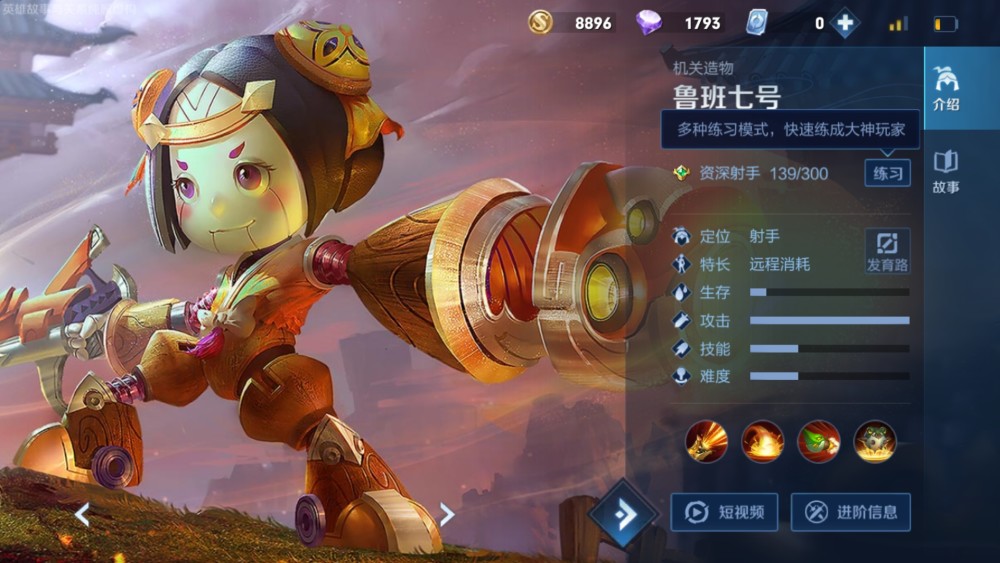This screenshot has width=1000, height=563.
Task: Select the fourth skill icon with green creature
Action: click(x=875, y=441)
